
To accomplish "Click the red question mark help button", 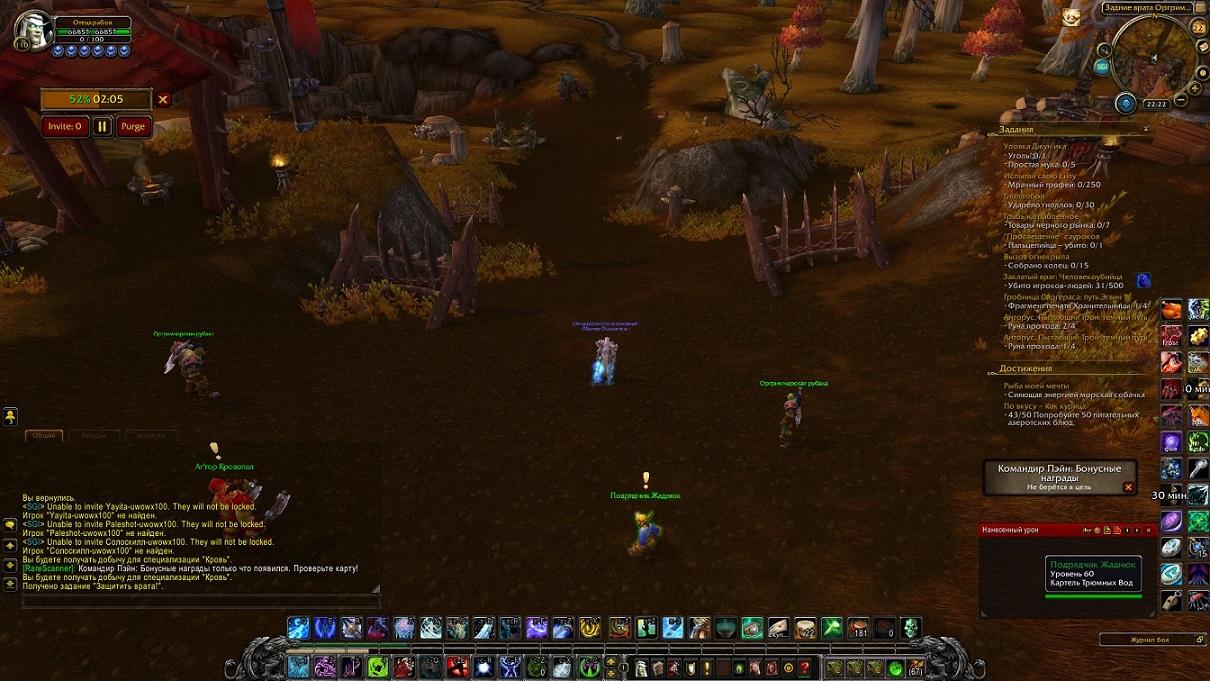I will [805, 667].
